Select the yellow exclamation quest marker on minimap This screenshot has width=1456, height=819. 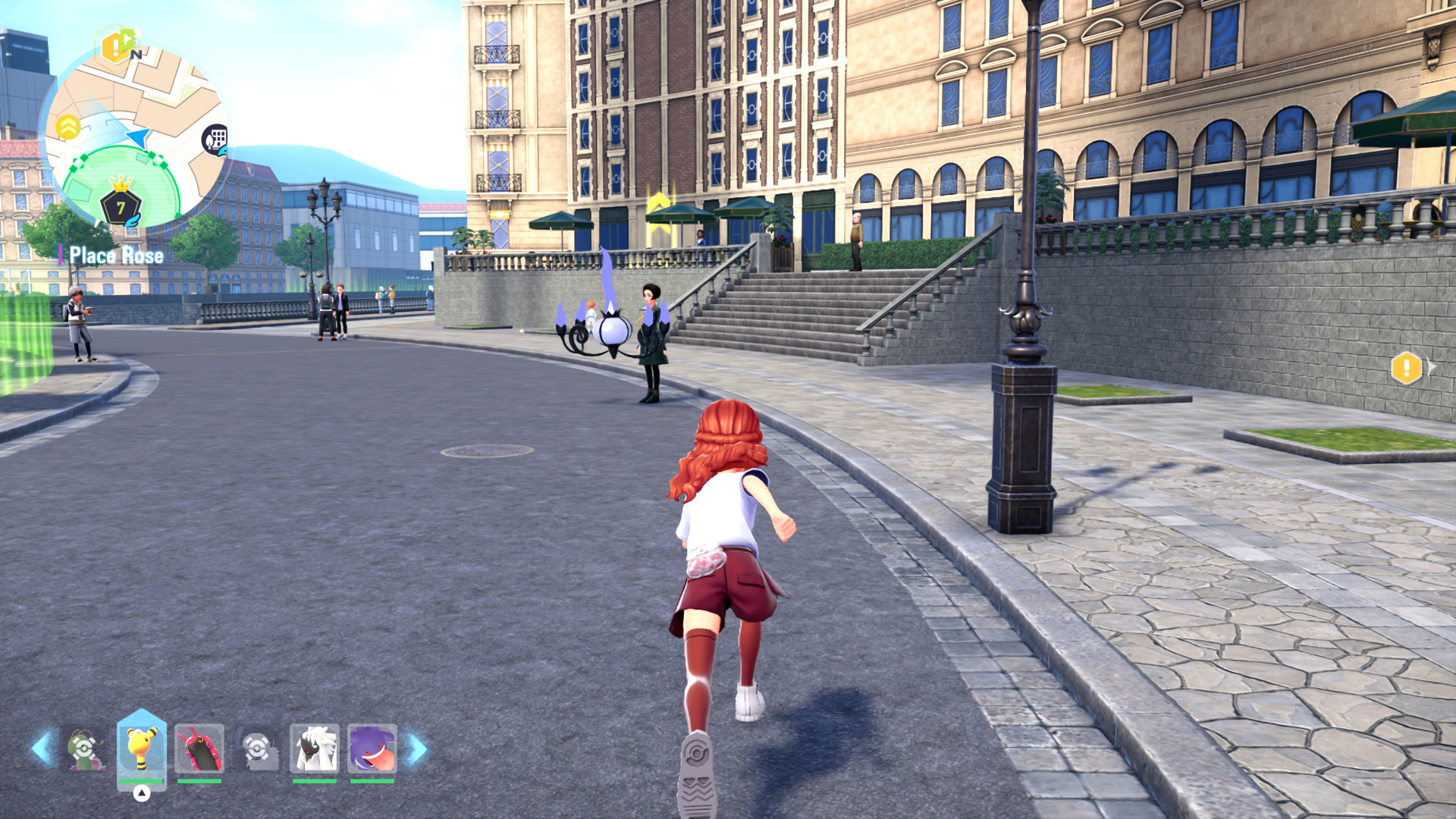click(x=115, y=47)
